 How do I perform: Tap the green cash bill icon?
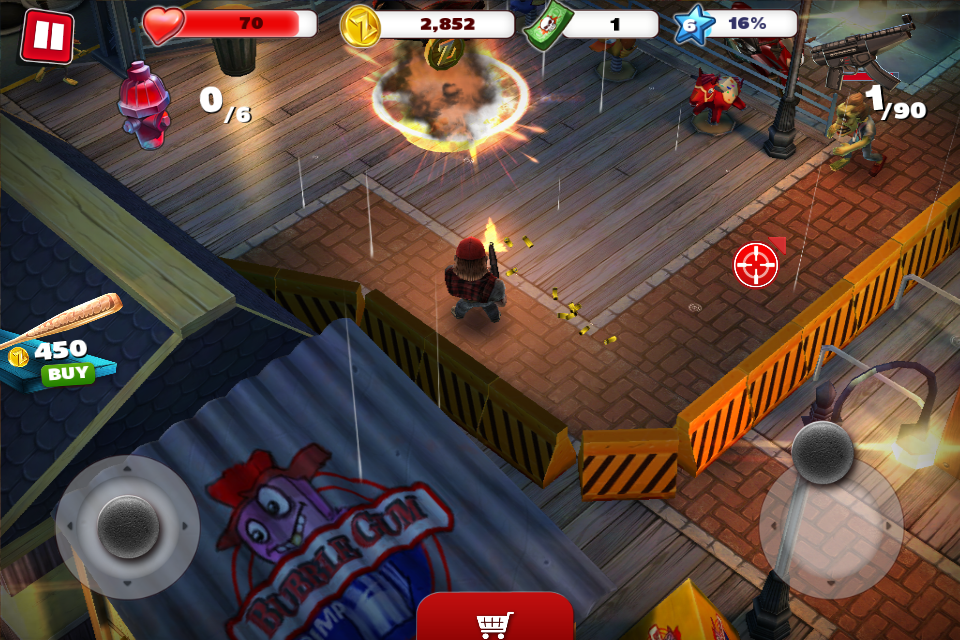click(547, 25)
